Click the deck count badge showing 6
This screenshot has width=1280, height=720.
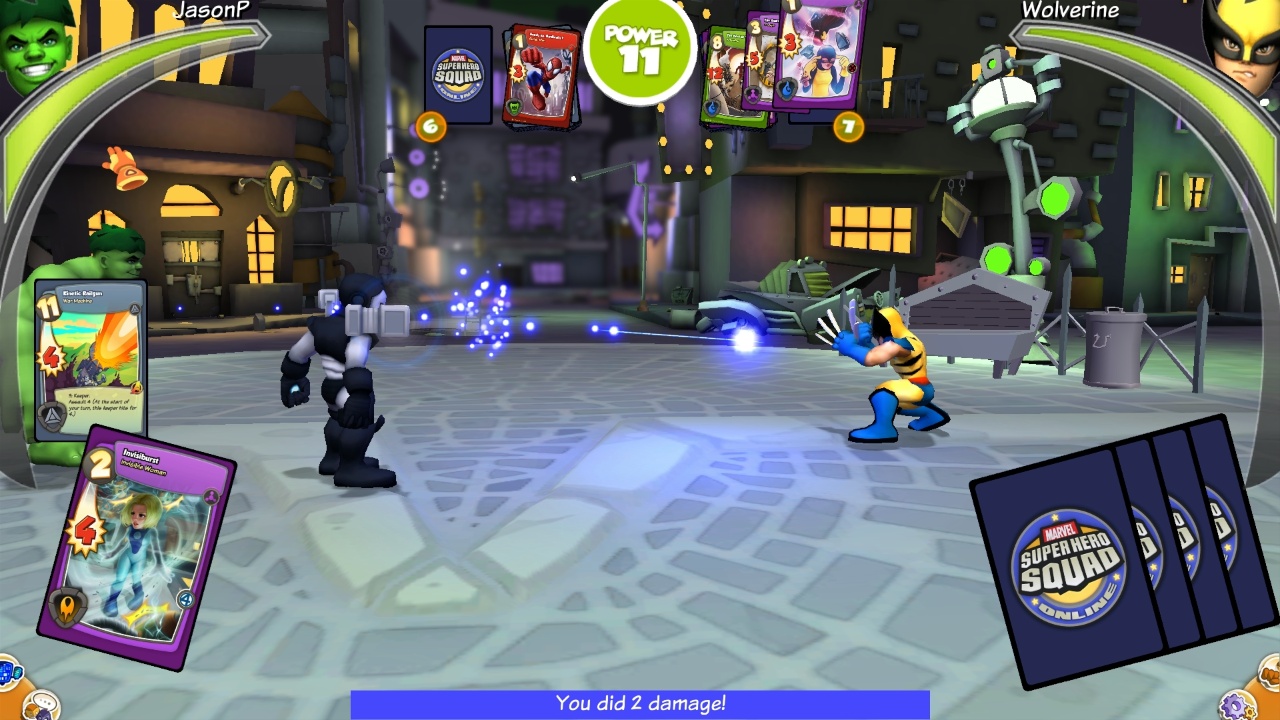coord(430,128)
